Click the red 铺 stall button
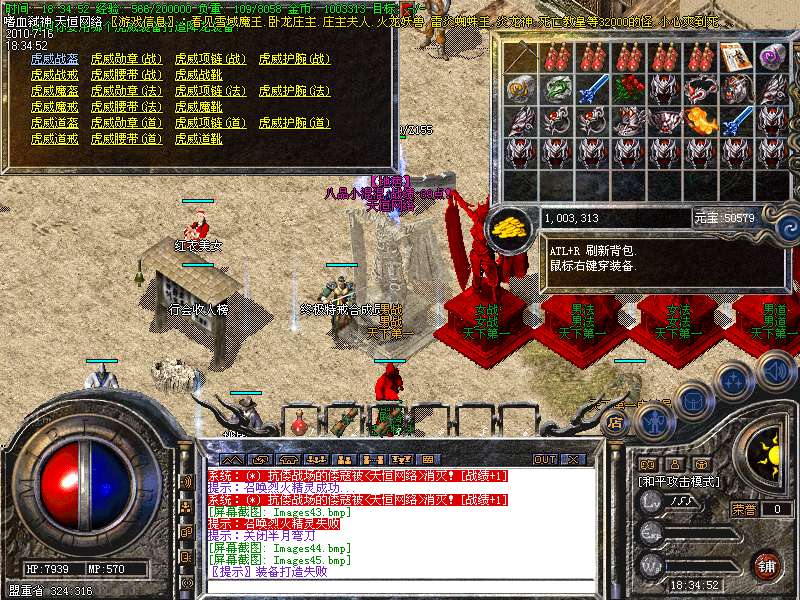The image size is (800, 600). [x=767, y=566]
